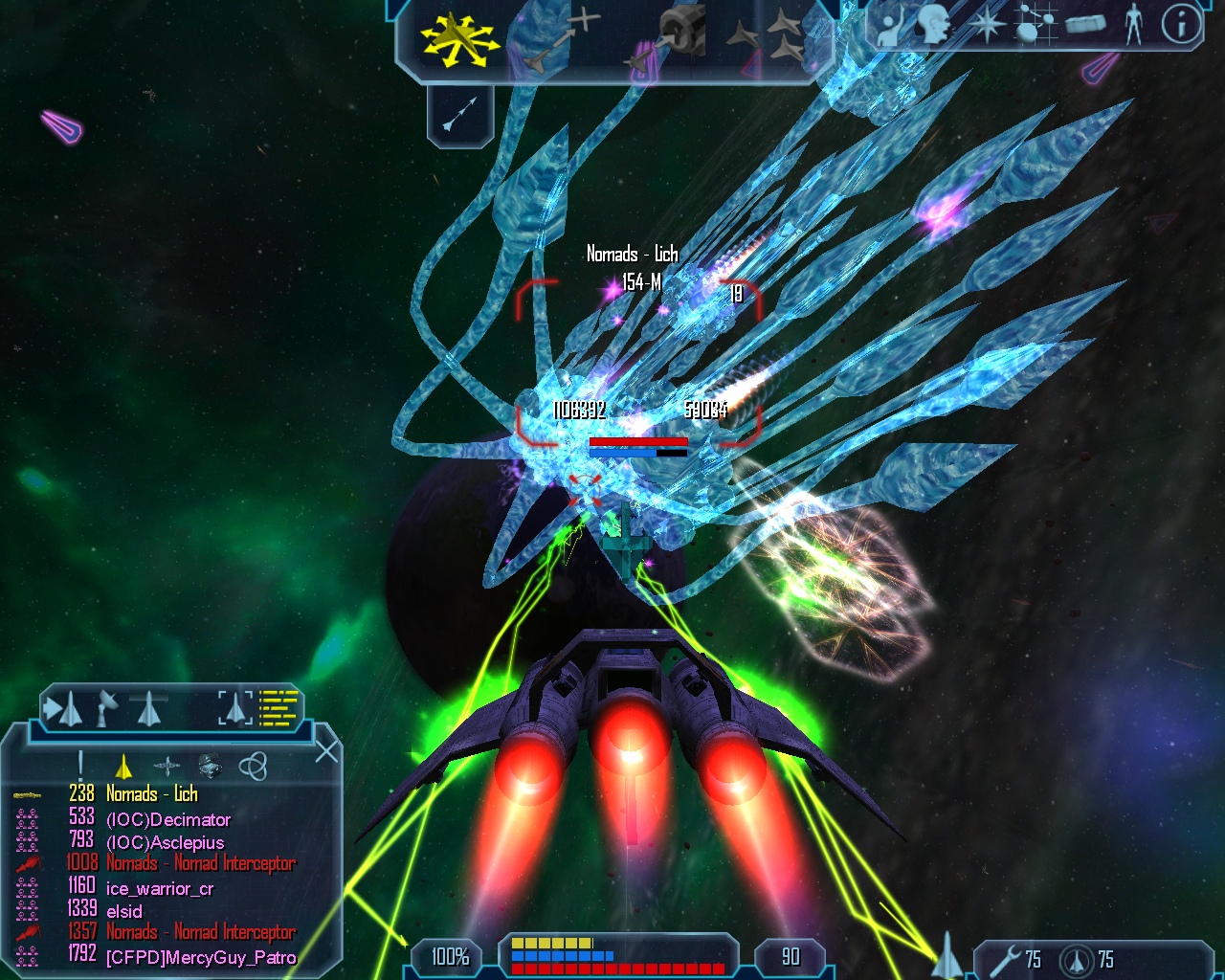This screenshot has width=1225, height=980.
Task: Activate the yellow Free Flight maneuver icon
Action: click(x=457, y=39)
